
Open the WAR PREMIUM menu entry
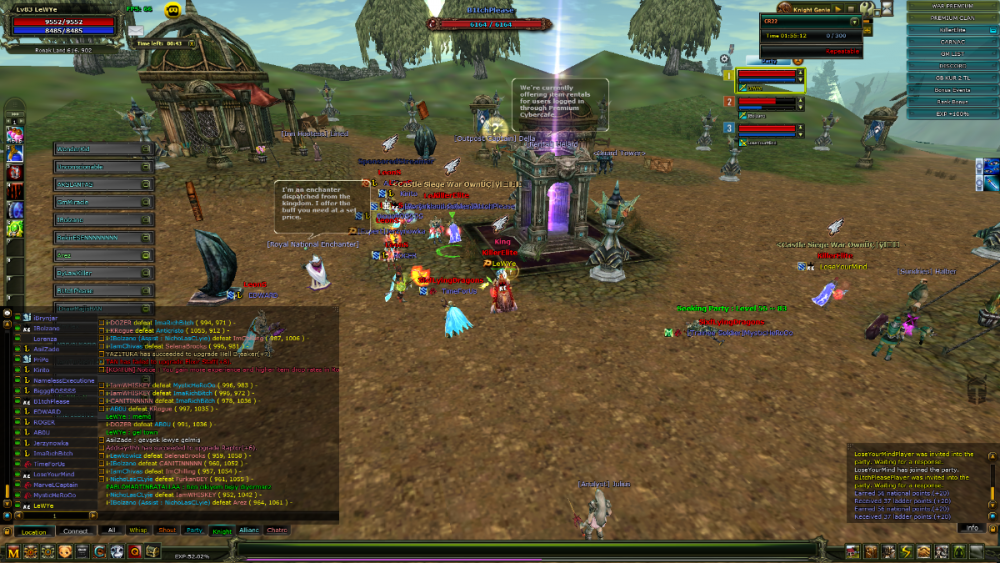tap(952, 6)
